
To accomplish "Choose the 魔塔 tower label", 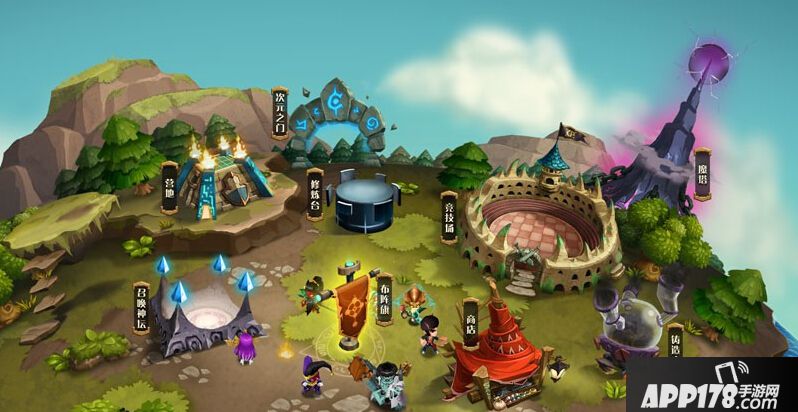I will [703, 174].
